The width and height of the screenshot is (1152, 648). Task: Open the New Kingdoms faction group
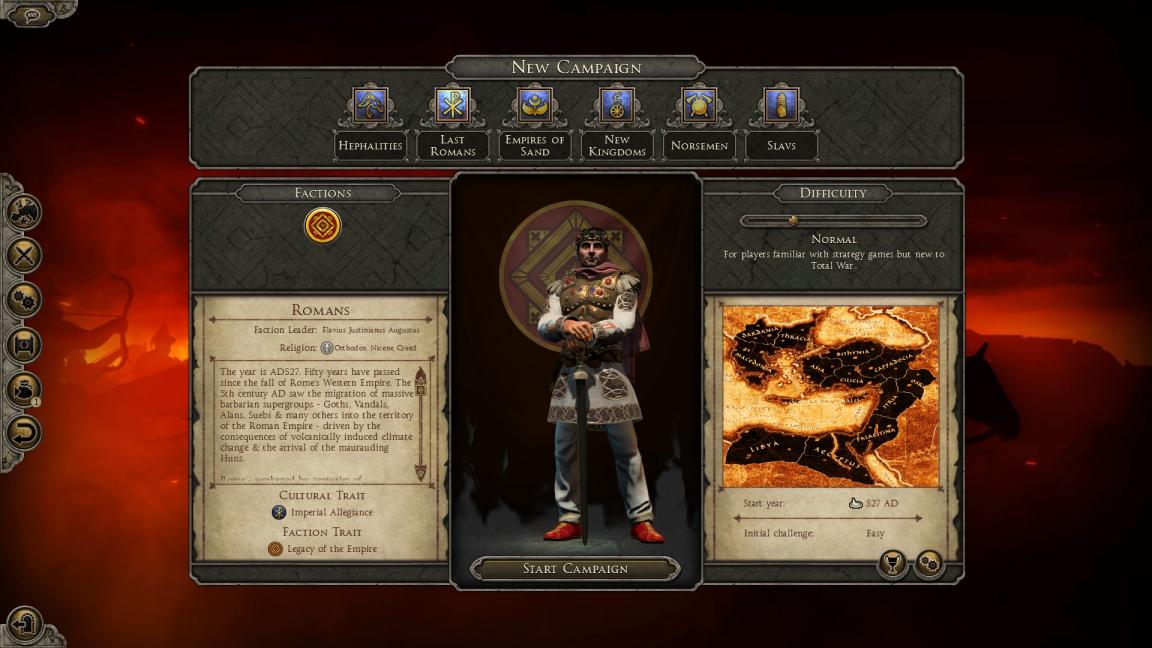617,106
